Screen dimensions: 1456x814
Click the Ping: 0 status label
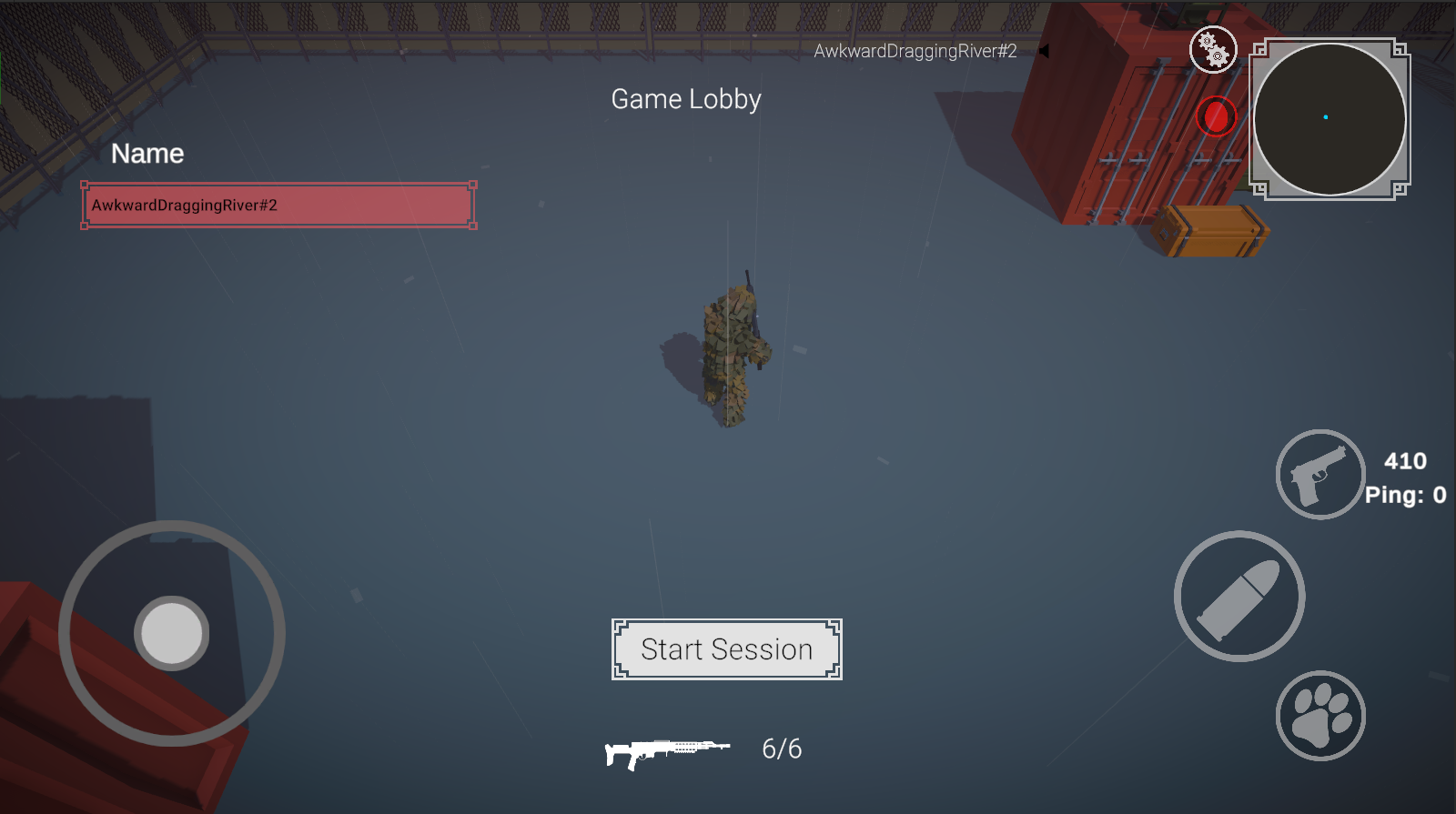tap(1405, 496)
